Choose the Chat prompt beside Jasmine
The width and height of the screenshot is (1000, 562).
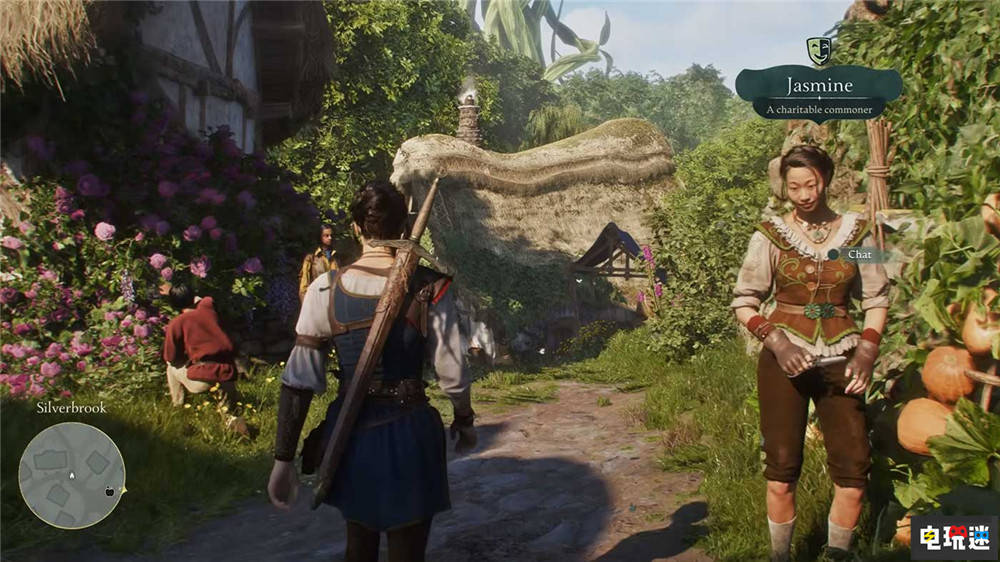click(855, 254)
